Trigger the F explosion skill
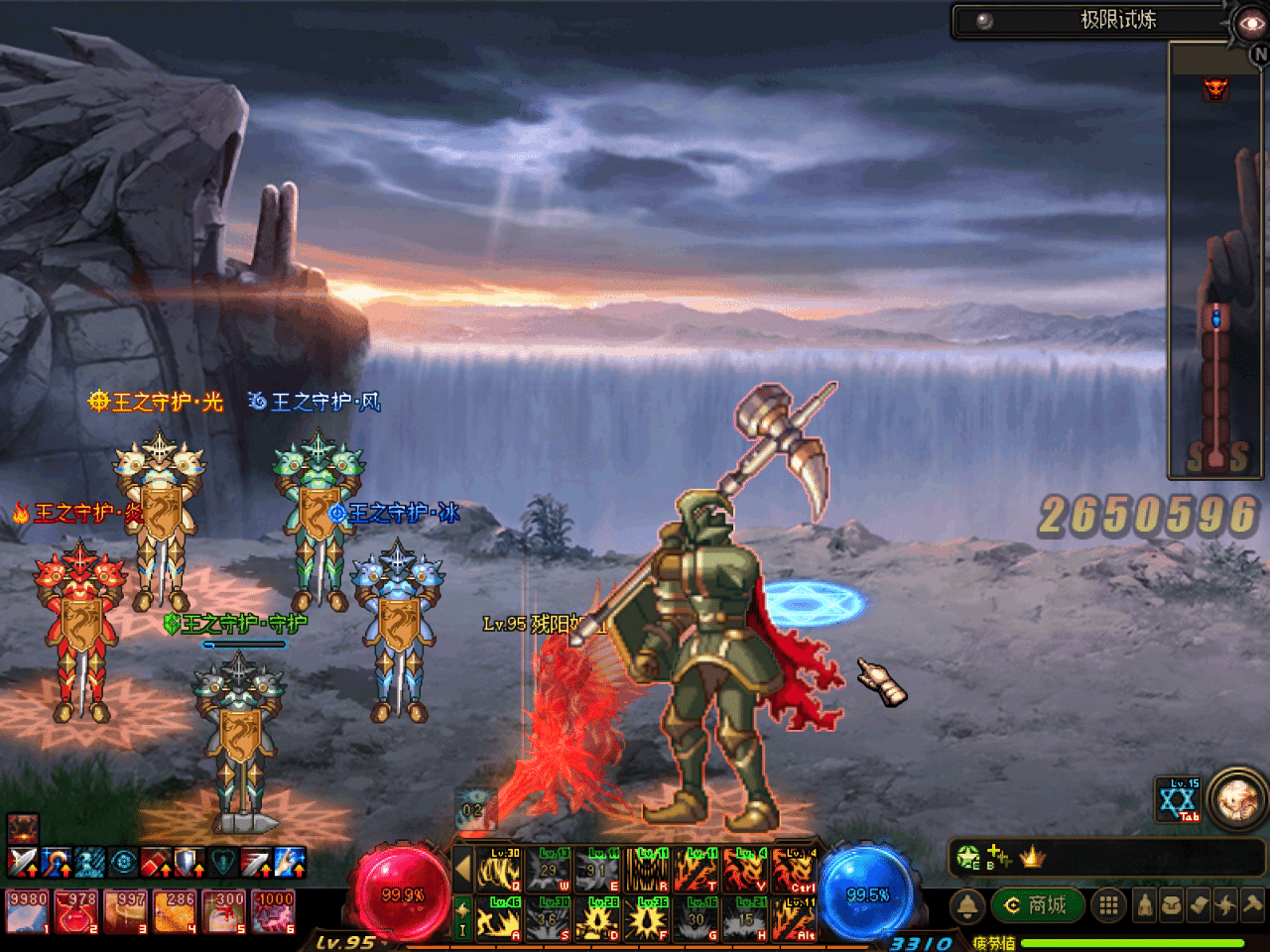The width and height of the screenshot is (1270, 952). (647, 919)
